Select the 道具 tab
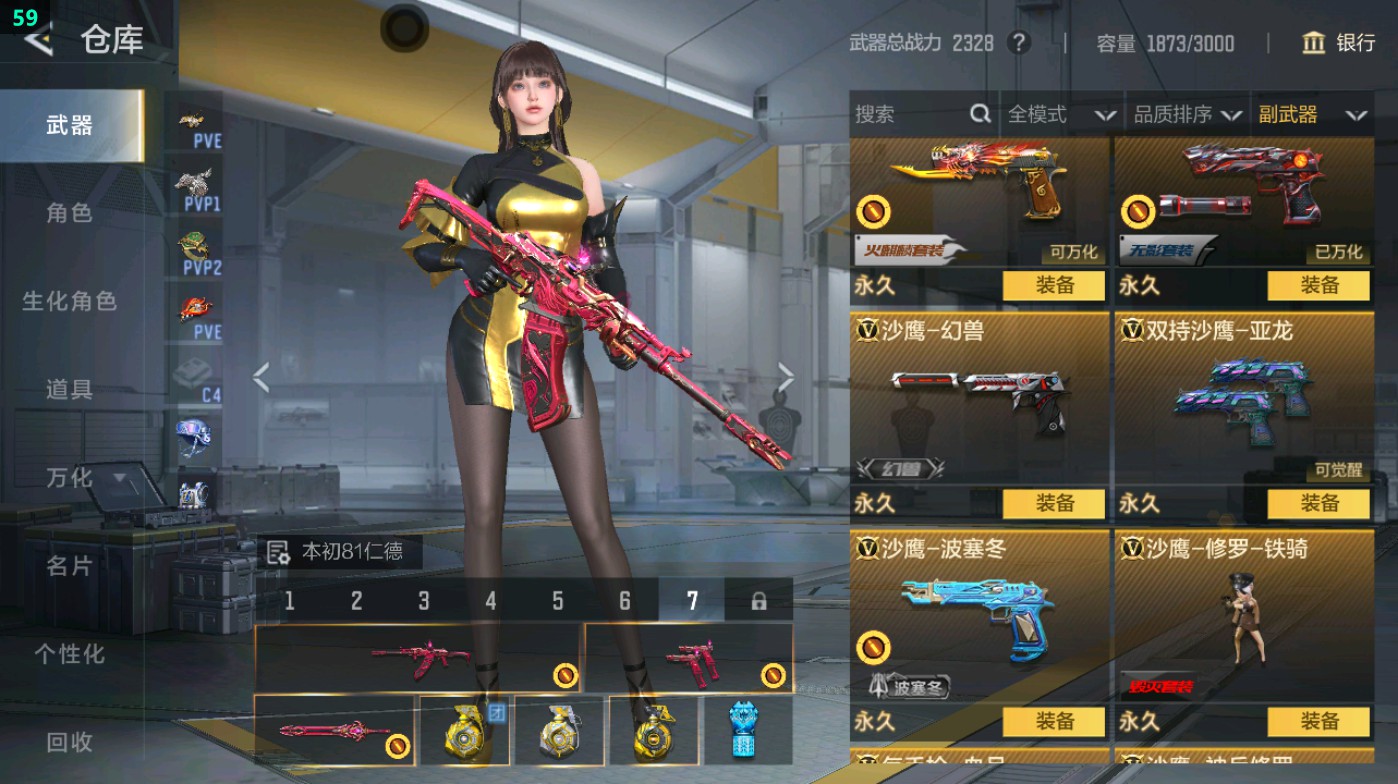This screenshot has height=784, width=1398. tap(69, 389)
